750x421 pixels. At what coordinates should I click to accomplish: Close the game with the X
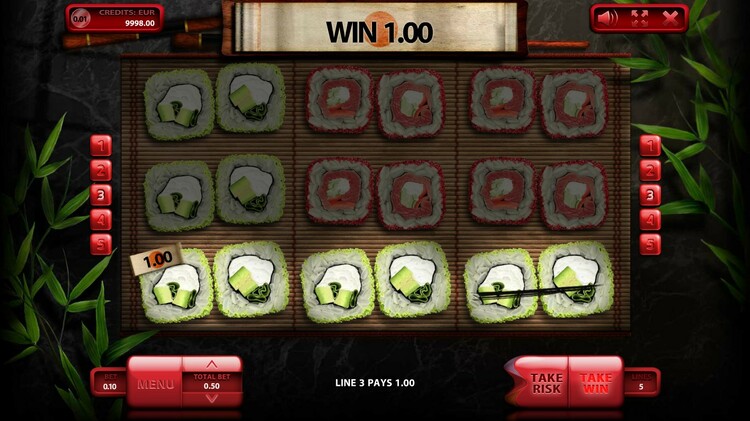(670, 16)
